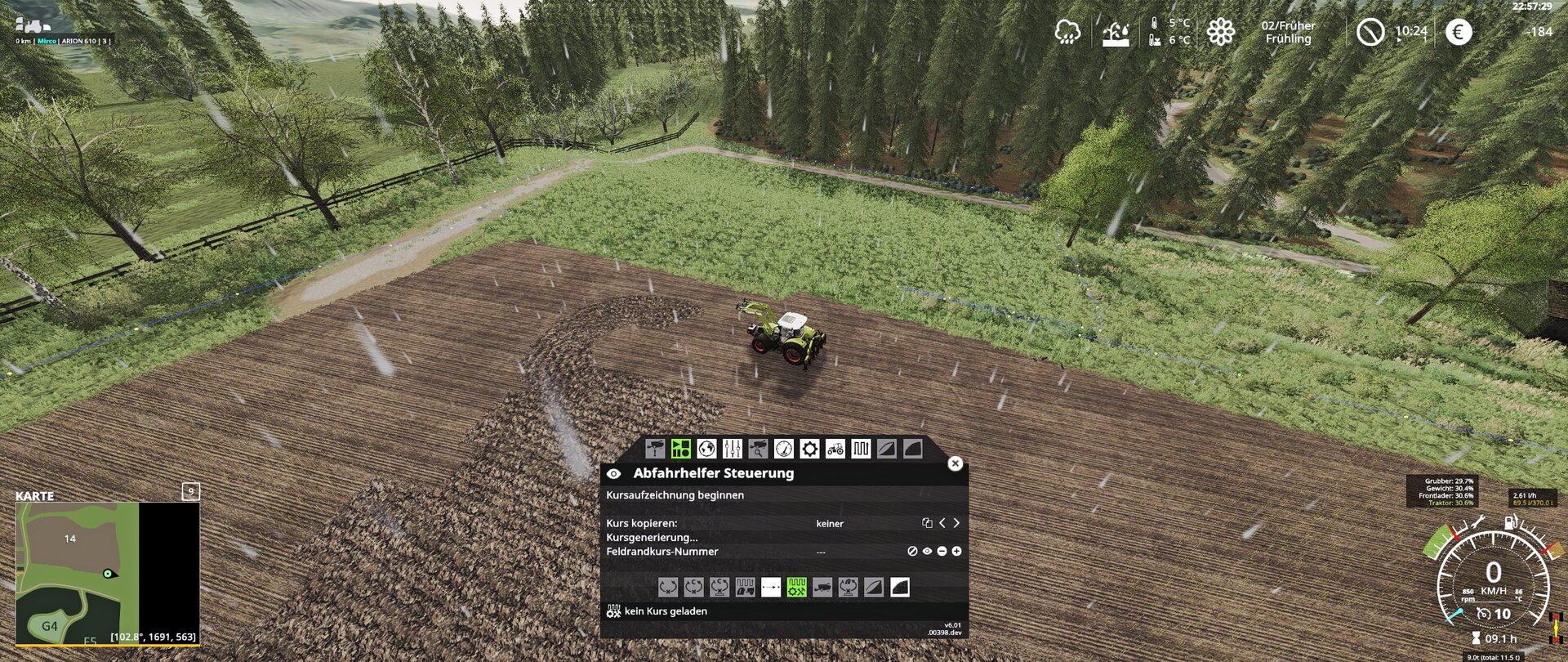Screen dimensions: 1568x662
Task: Choose the dotted arrow drive mode
Action: coord(771,588)
